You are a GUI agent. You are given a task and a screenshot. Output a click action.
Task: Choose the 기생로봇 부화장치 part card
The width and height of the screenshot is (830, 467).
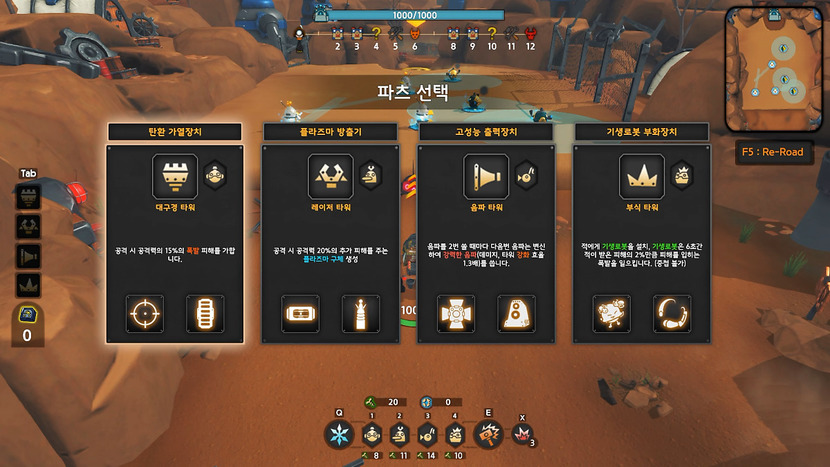pyautogui.click(x=642, y=240)
